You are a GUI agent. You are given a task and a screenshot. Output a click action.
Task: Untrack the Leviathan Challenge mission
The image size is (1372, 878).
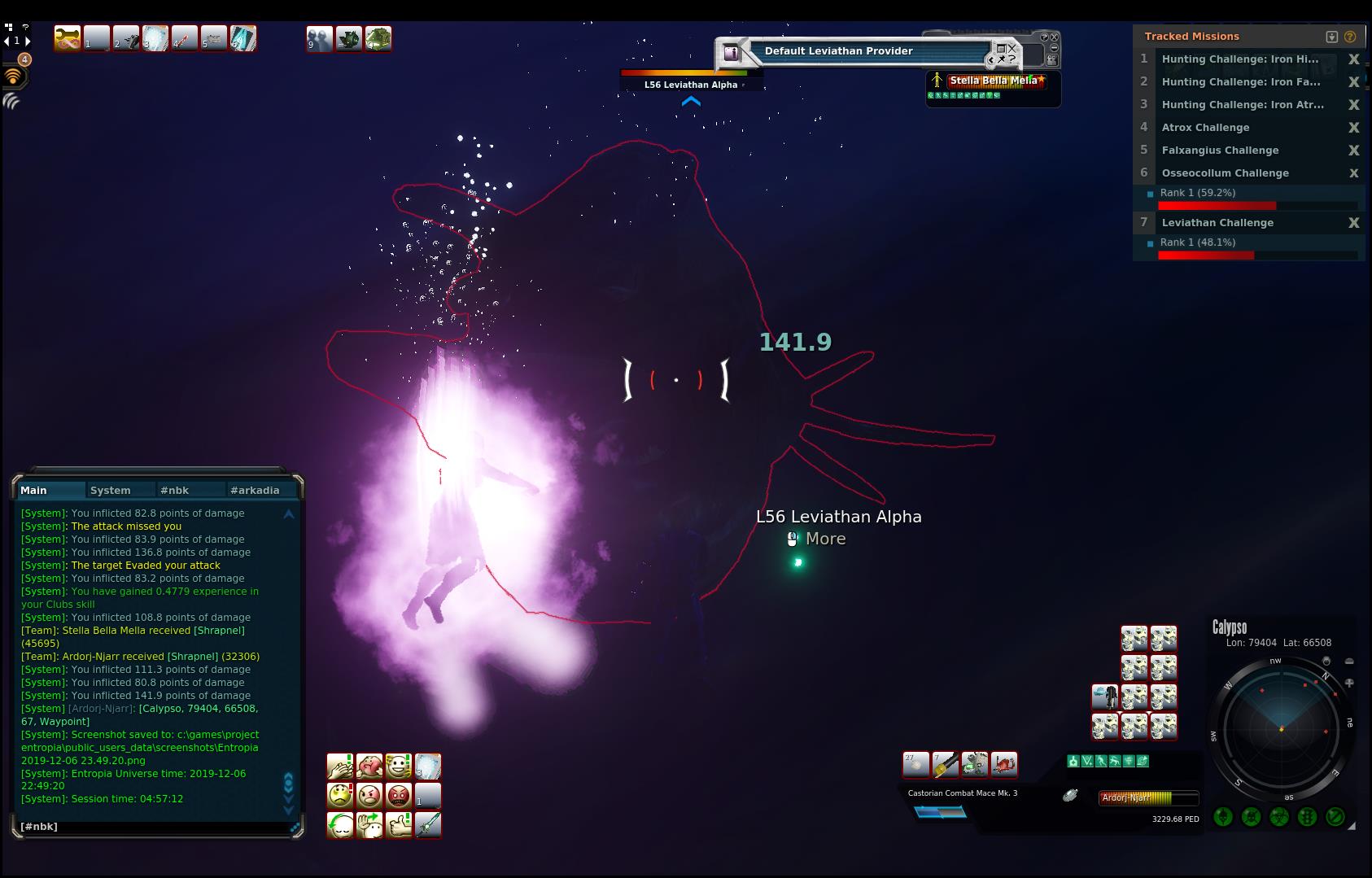pos(1354,223)
